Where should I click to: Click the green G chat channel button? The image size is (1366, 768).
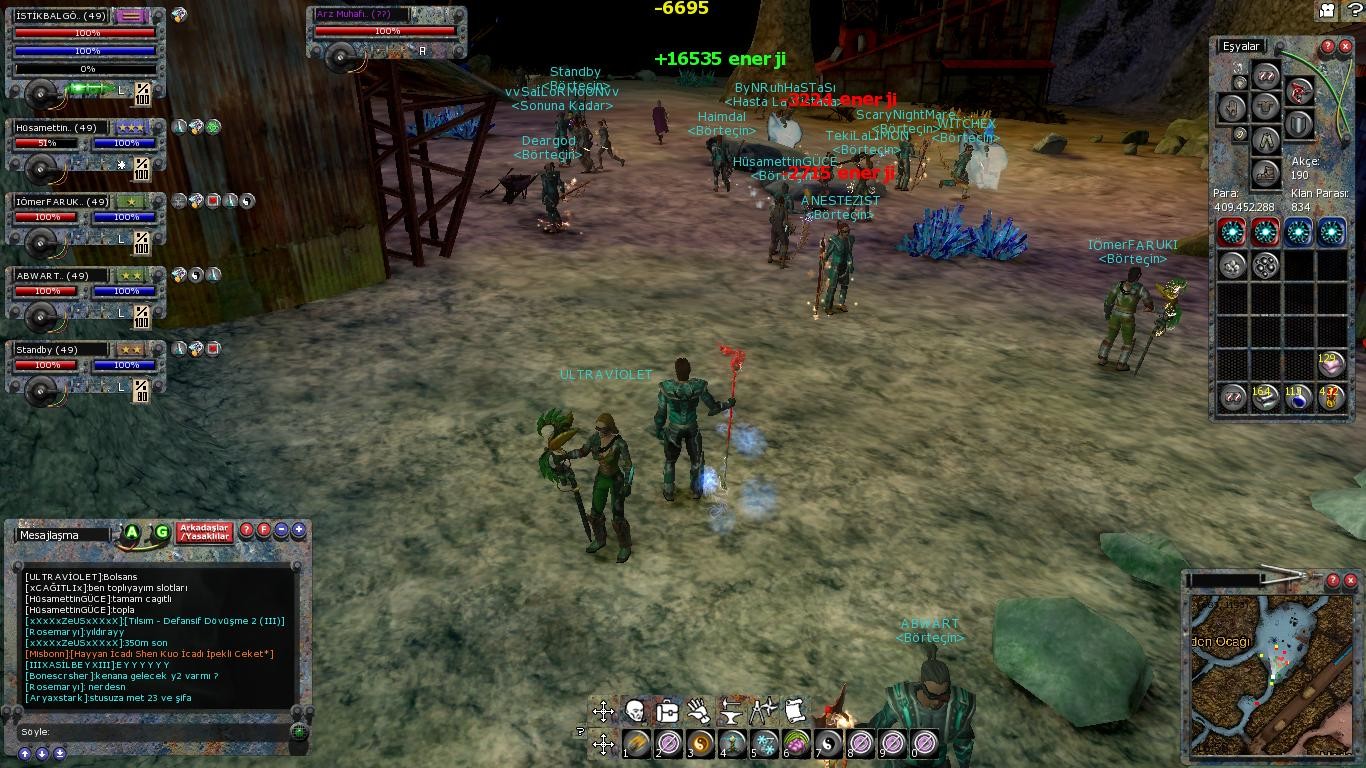[x=161, y=533]
